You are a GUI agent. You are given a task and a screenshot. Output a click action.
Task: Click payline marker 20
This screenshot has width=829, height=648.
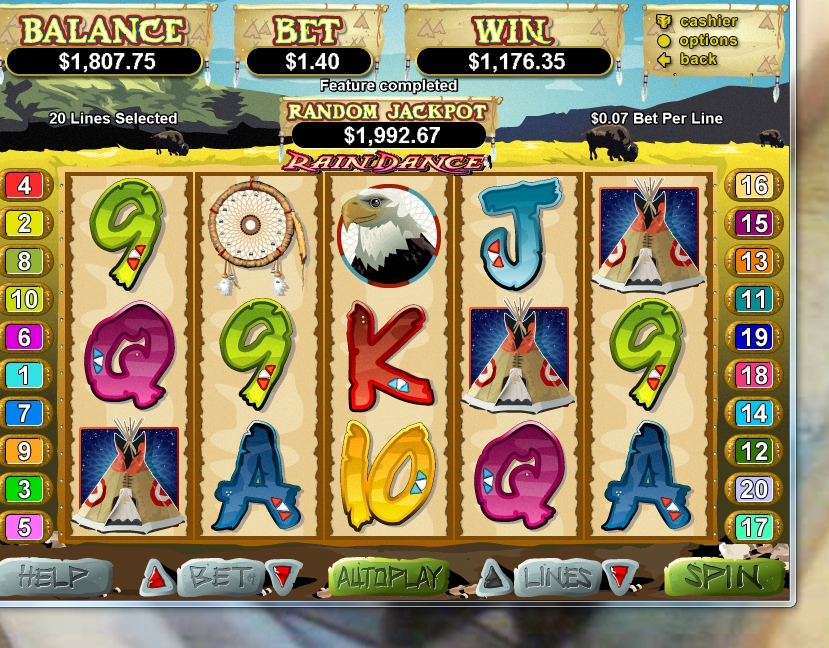point(754,489)
